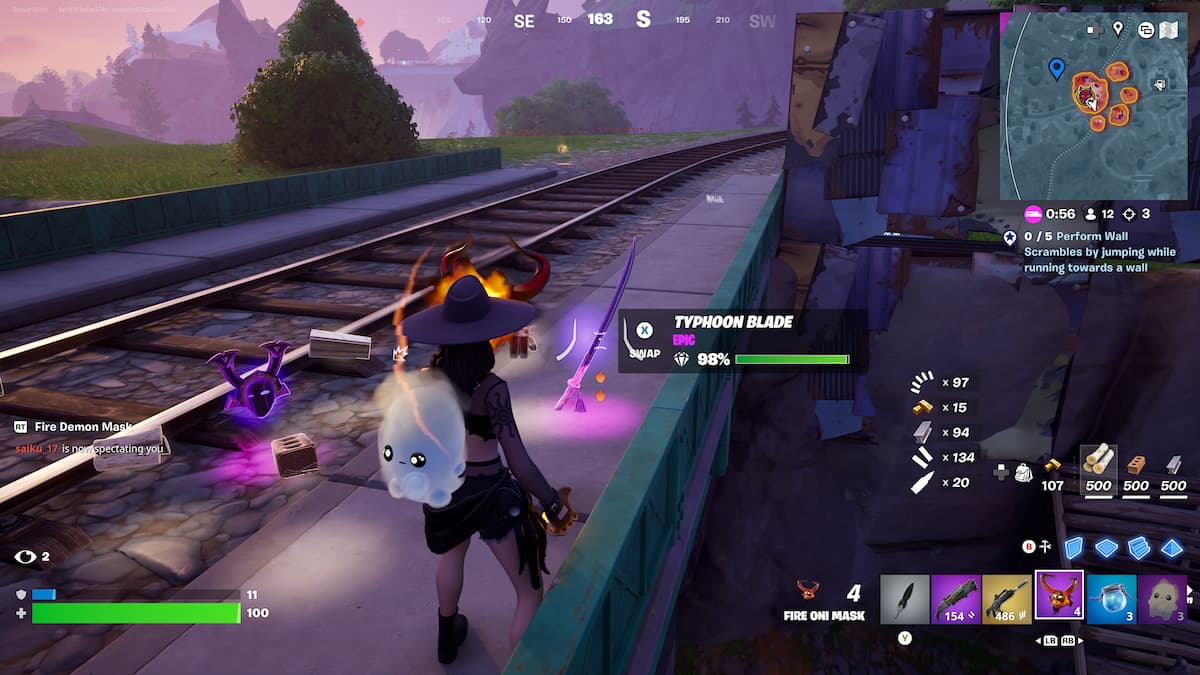The height and width of the screenshot is (675, 1200).
Task: Pick the pyramid roof build piece
Action: 1172,548
